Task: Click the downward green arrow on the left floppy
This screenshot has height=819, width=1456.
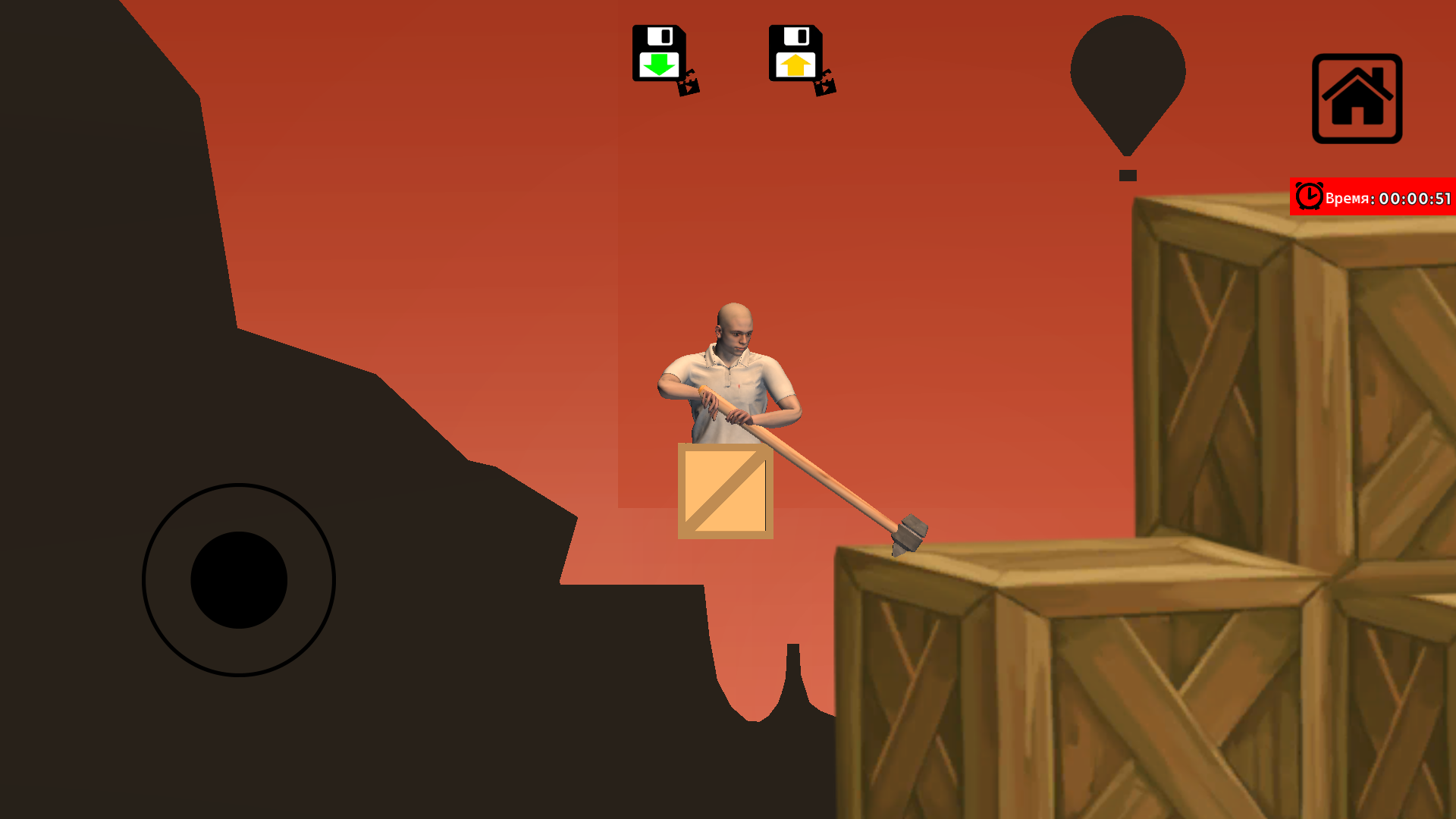Action: click(660, 63)
